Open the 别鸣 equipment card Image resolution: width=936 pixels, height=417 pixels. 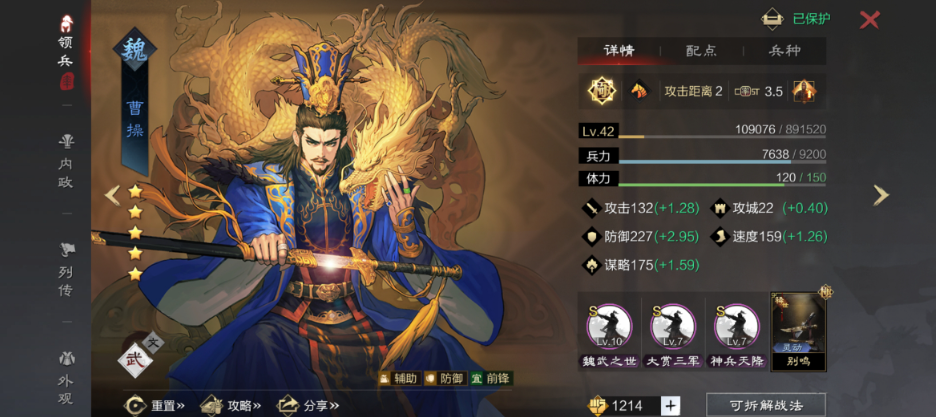point(797,332)
